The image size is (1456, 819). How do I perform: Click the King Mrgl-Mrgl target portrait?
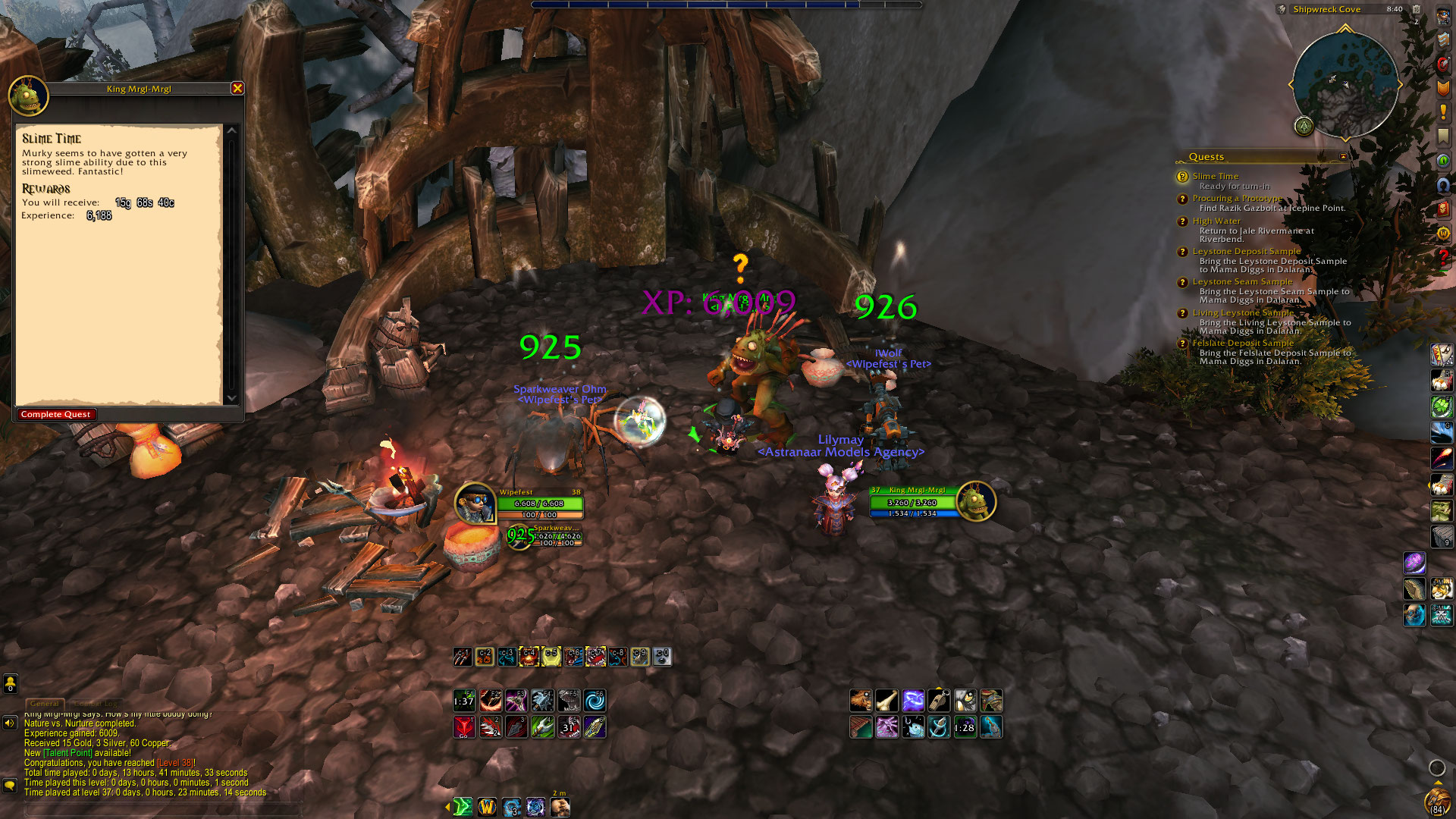pos(975,501)
